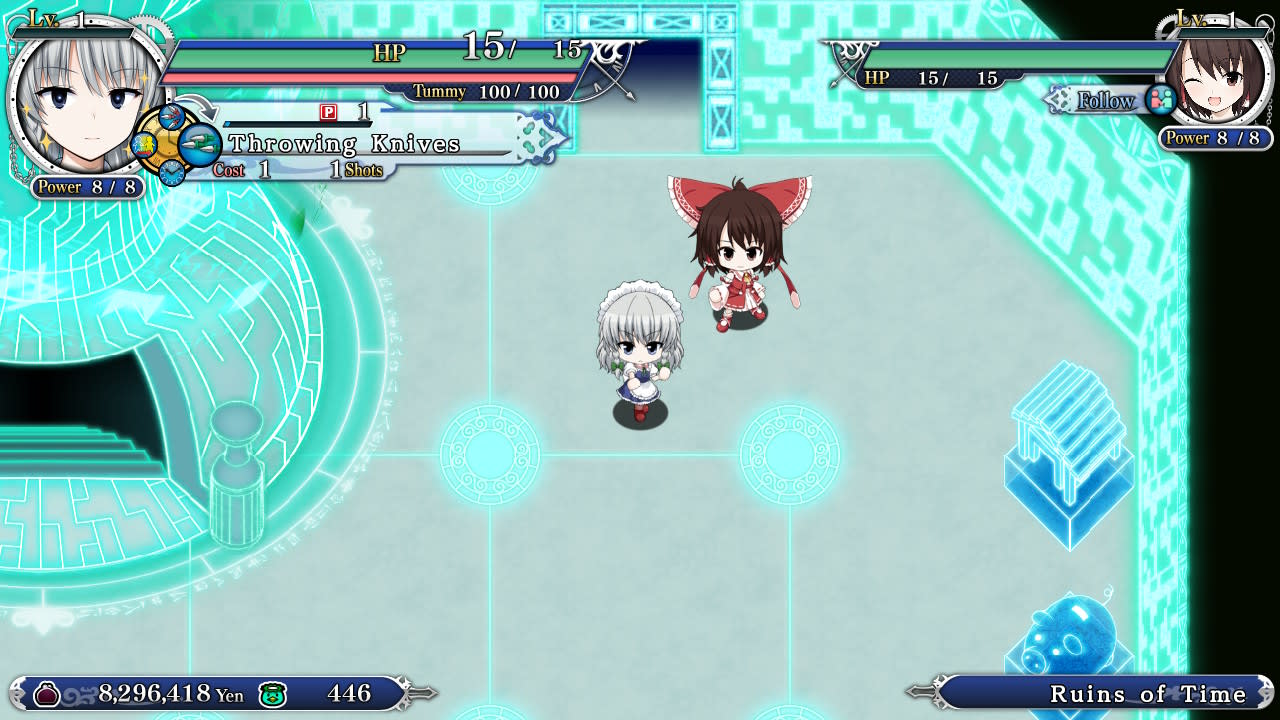This screenshot has height=720, width=1280.
Task: Click the yellow map icon on skill wheel
Action: coord(143,145)
